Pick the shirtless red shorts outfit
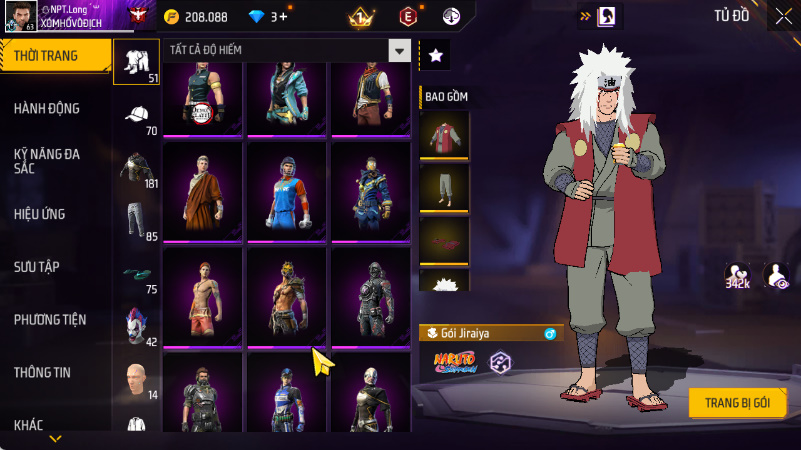The image size is (801, 450). 202,296
